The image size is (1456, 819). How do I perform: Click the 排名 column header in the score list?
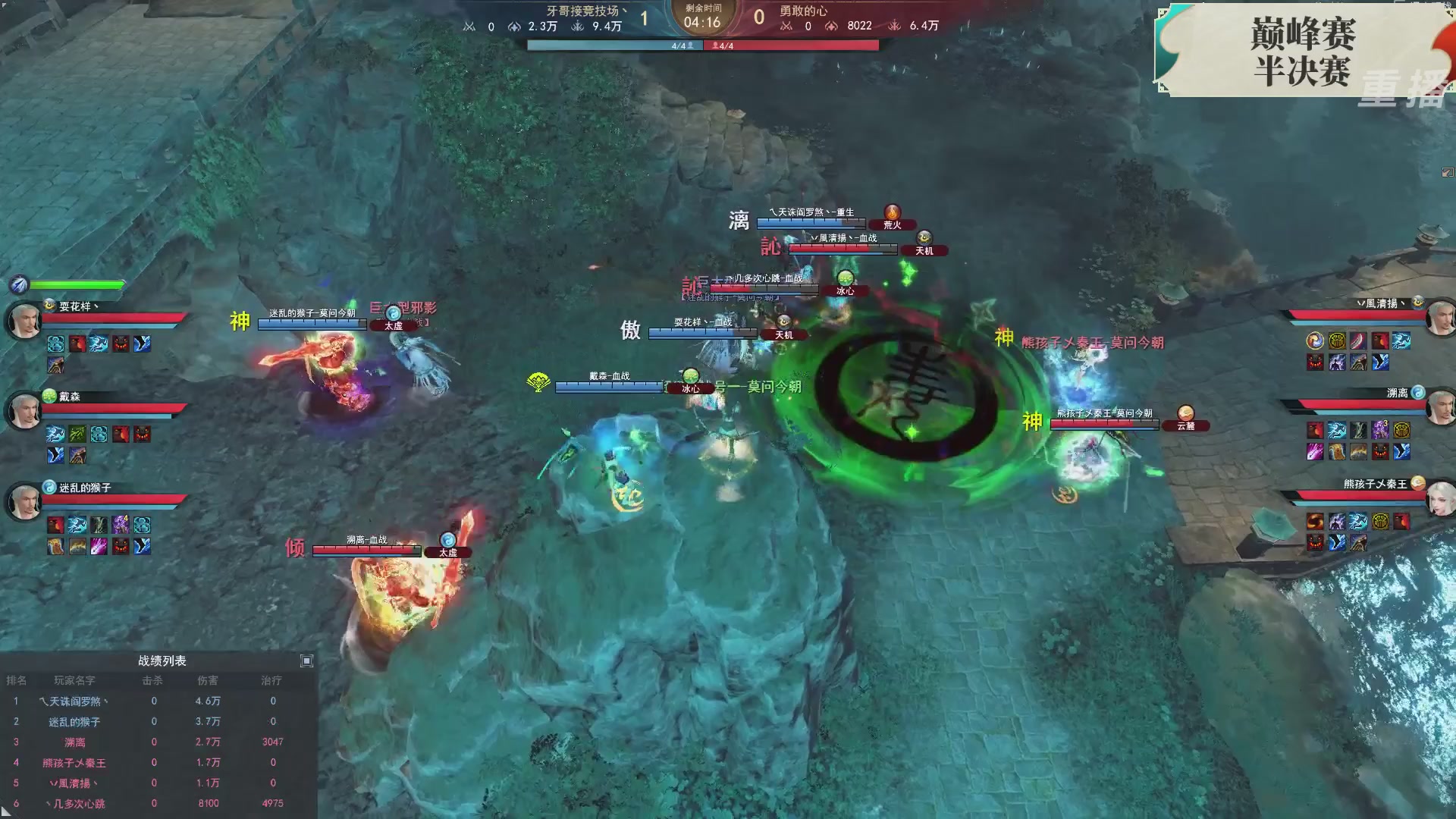(x=17, y=680)
